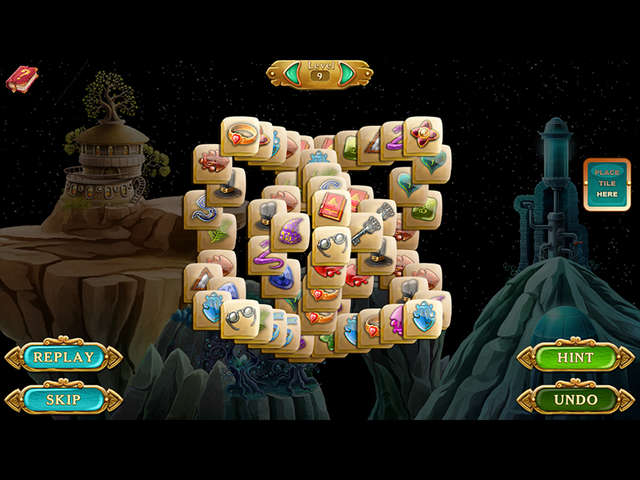Skip the current level
640x480 pixels.
[63, 399]
